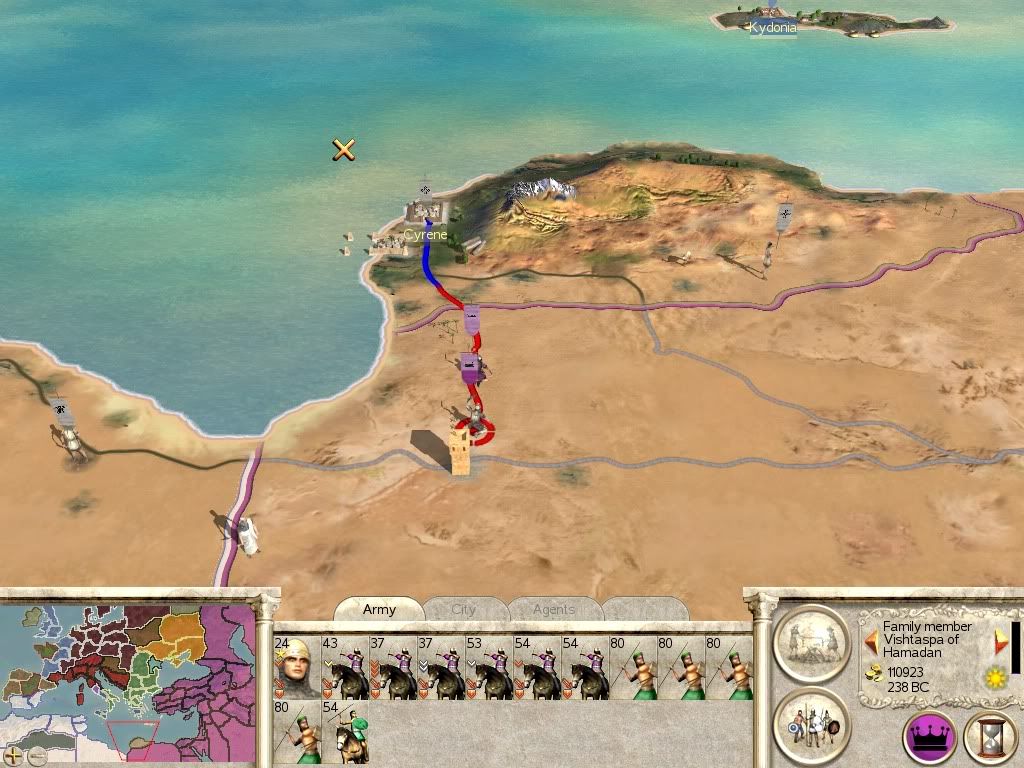1024x768 pixels.
Task: Cycle to next character with right arrow
Action: point(1000,640)
